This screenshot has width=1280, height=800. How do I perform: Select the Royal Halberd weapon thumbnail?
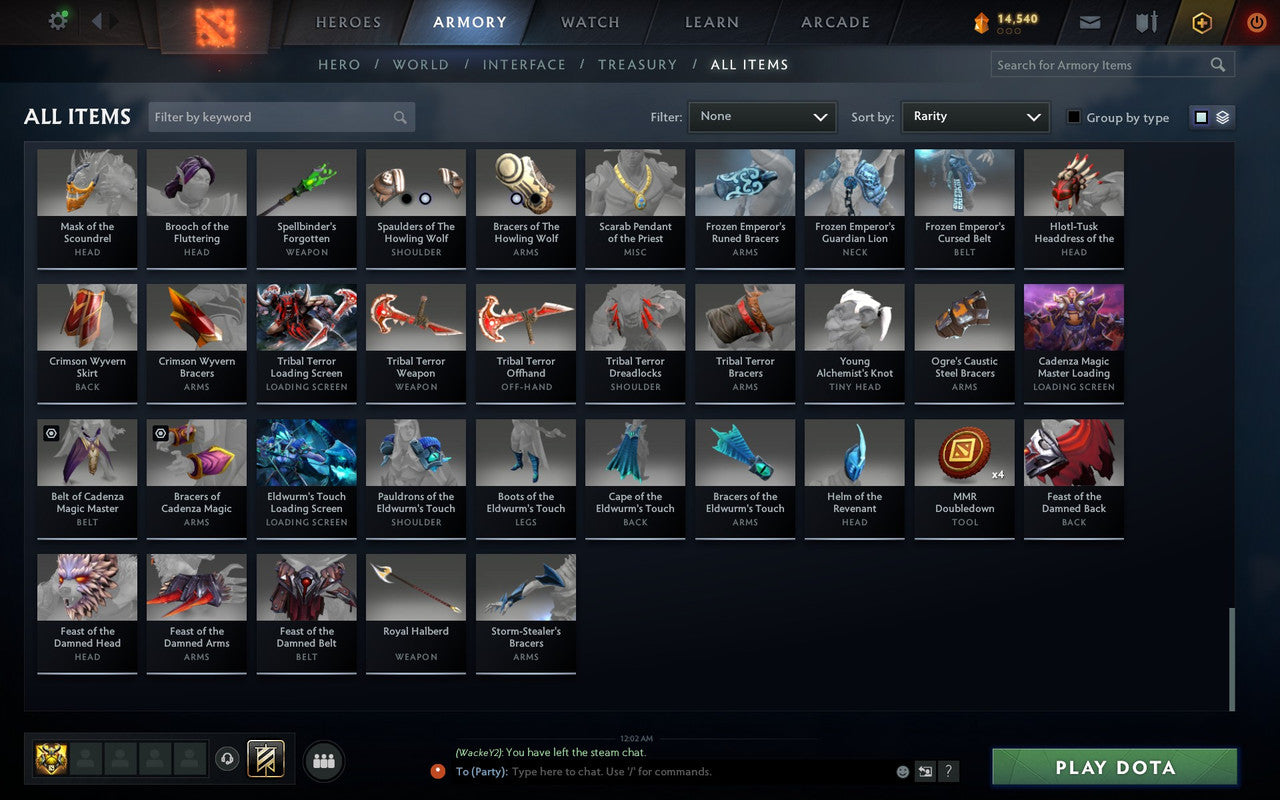click(x=416, y=585)
